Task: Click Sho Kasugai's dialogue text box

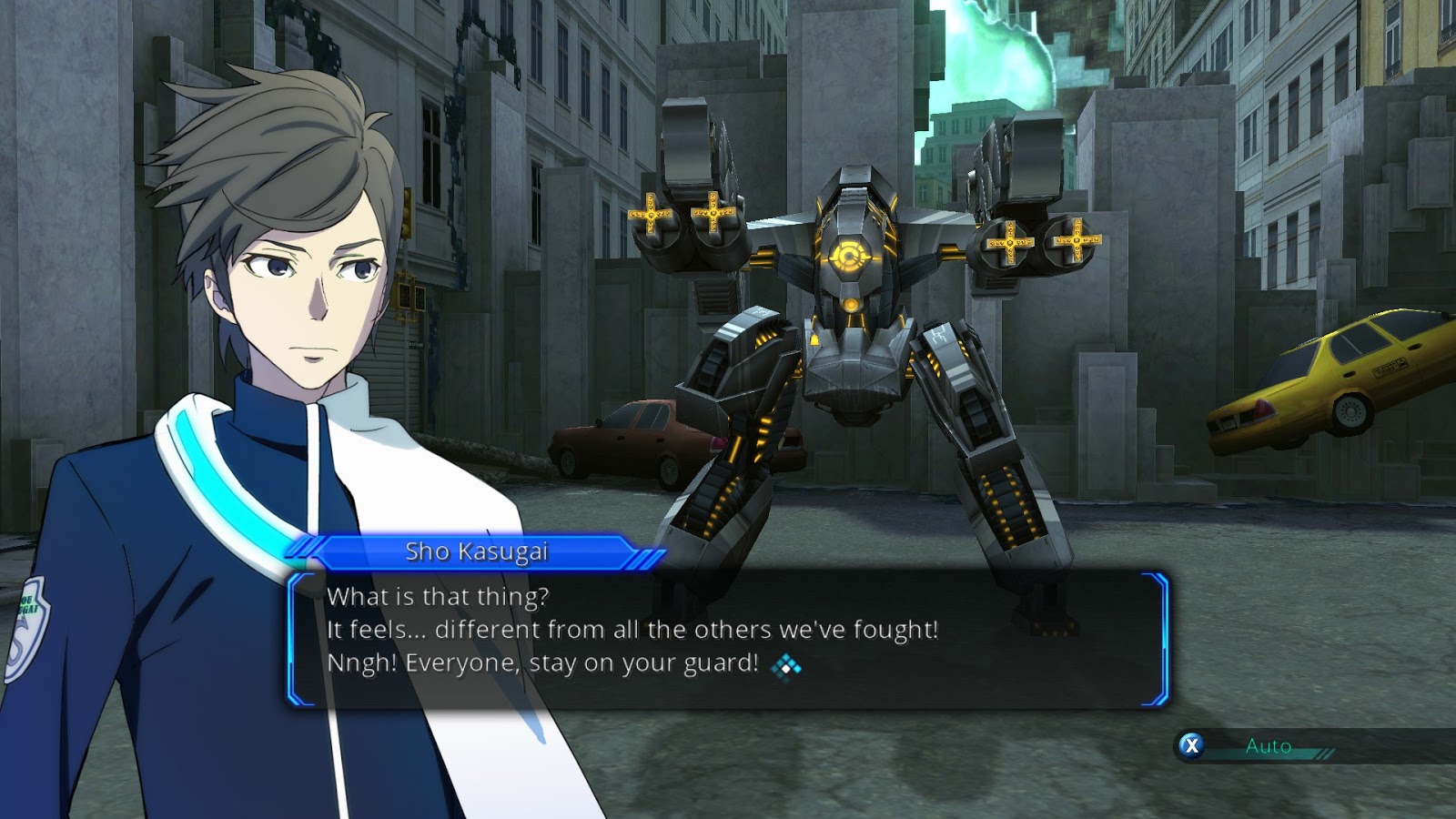Action: tap(726, 637)
